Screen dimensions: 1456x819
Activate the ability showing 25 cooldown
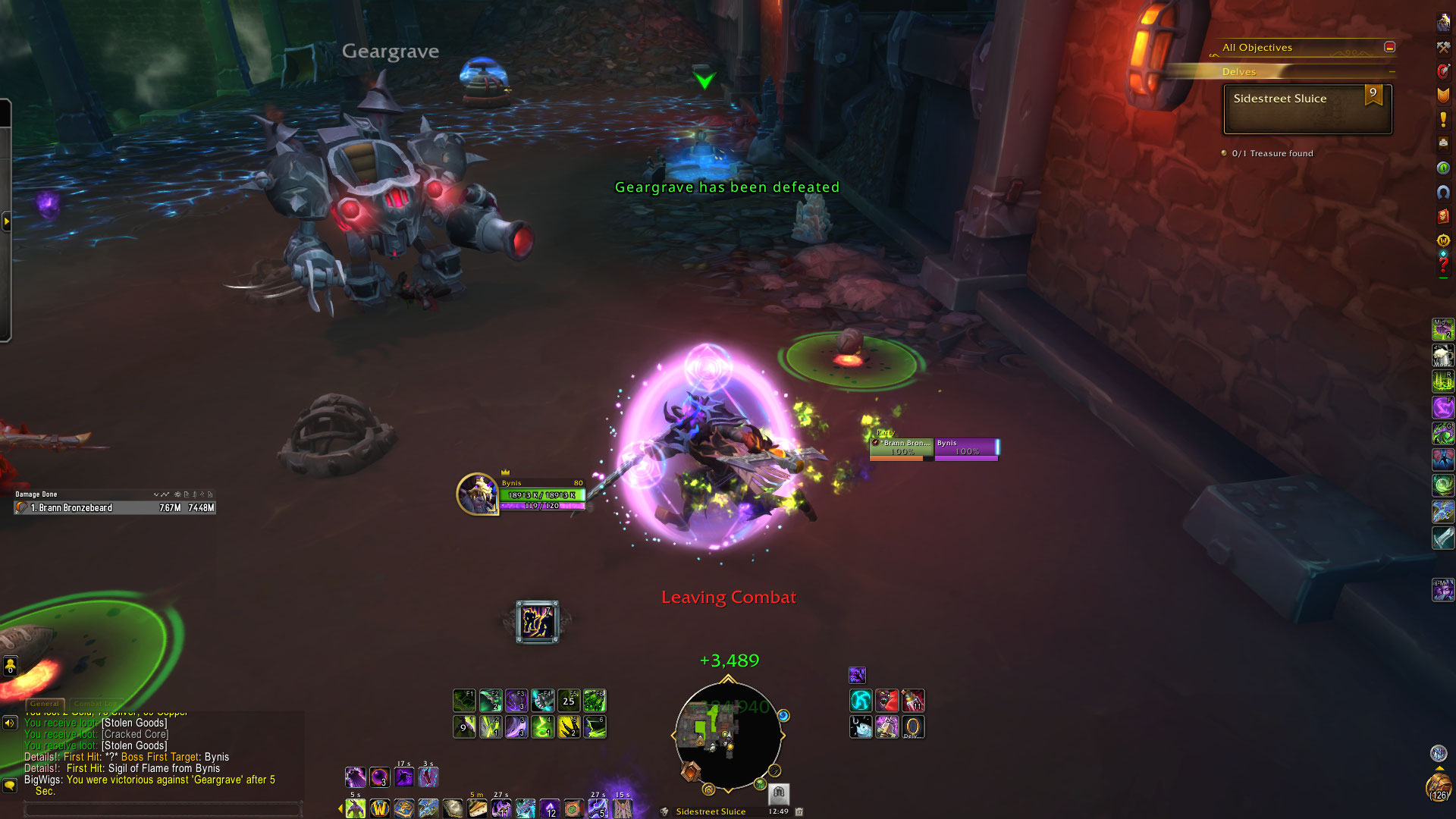(568, 701)
